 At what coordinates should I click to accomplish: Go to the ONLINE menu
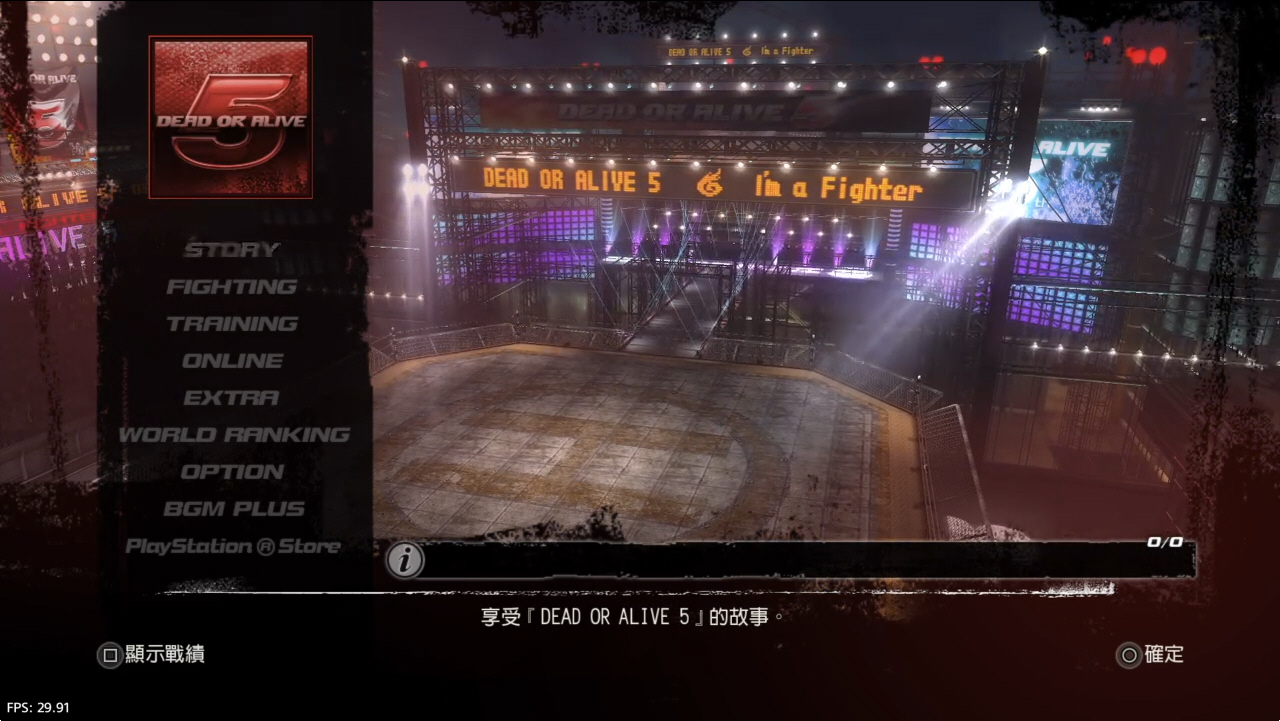pos(232,361)
